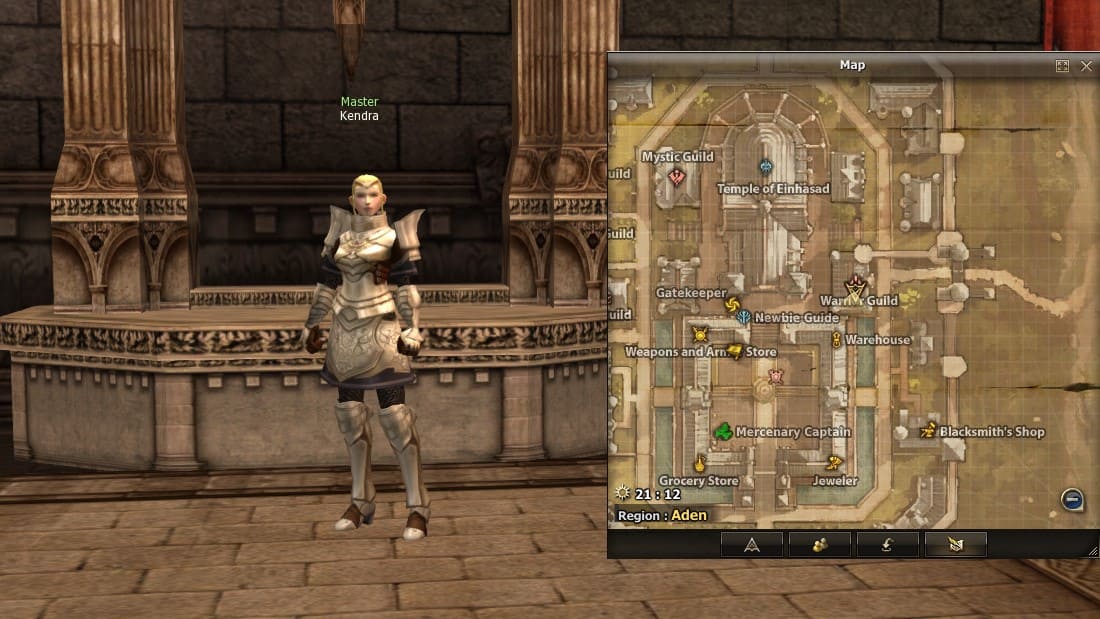
Task: Click the curved down-arrow map button
Action: click(x=887, y=545)
